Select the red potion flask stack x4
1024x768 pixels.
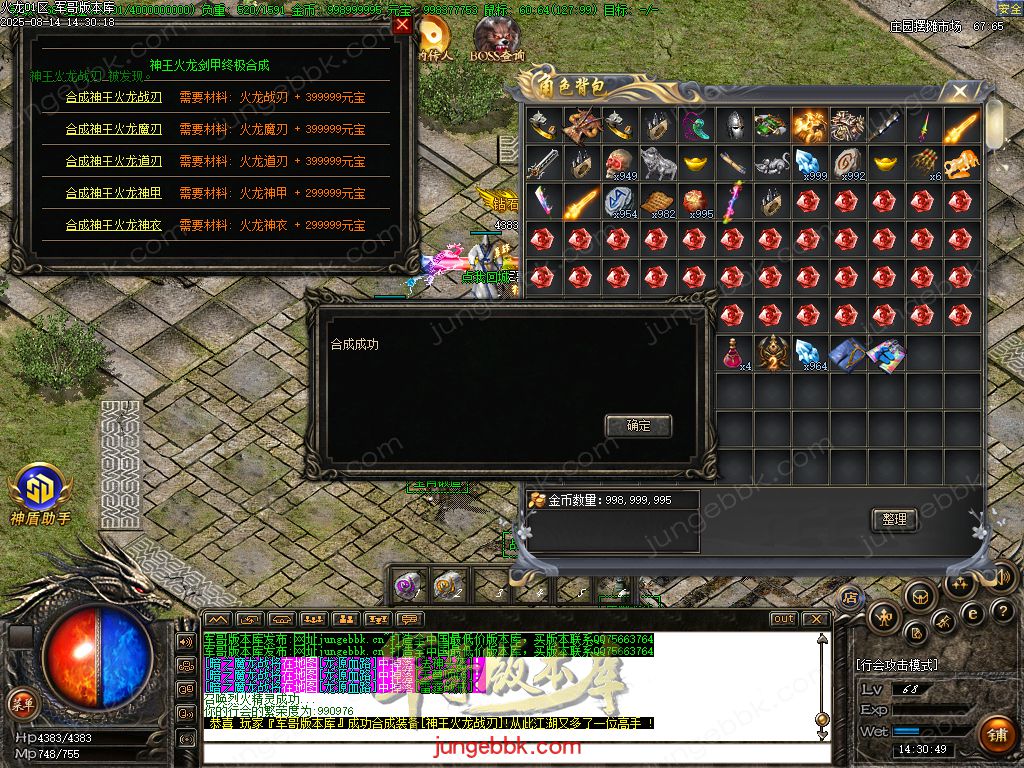click(x=734, y=353)
